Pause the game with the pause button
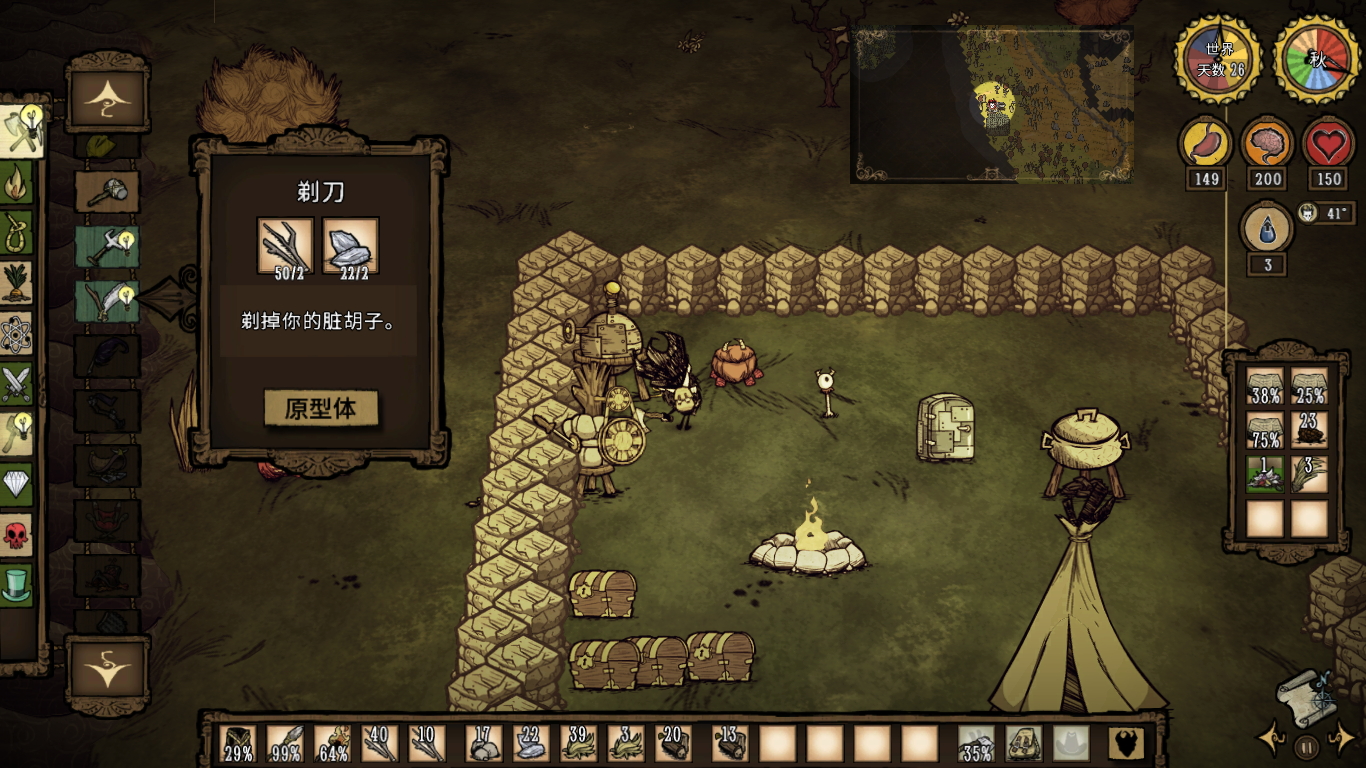 pyautogui.click(x=1306, y=746)
